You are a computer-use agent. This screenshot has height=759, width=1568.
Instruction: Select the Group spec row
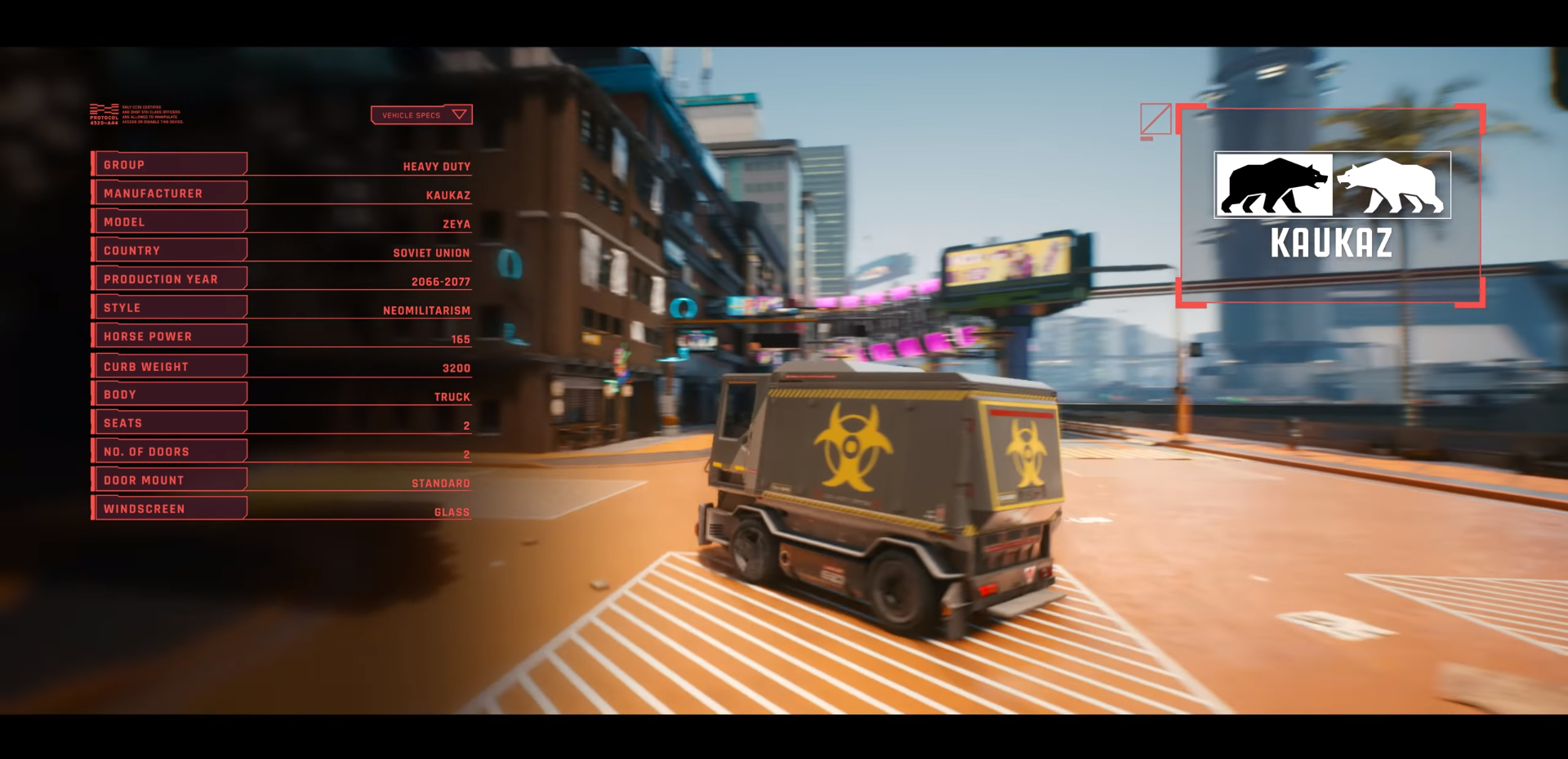click(170, 165)
